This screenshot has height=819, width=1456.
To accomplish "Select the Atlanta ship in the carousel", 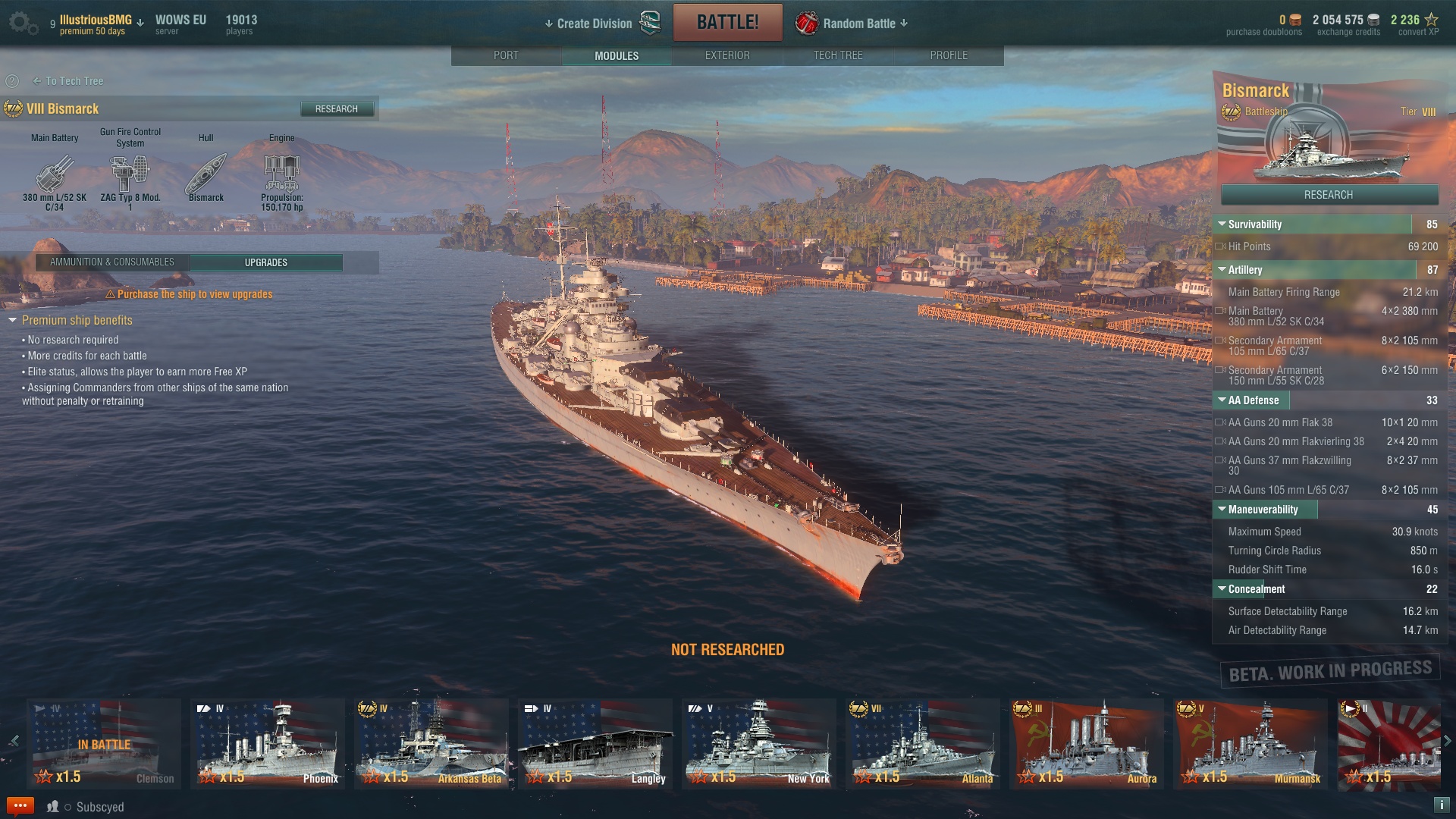I will coord(923,745).
